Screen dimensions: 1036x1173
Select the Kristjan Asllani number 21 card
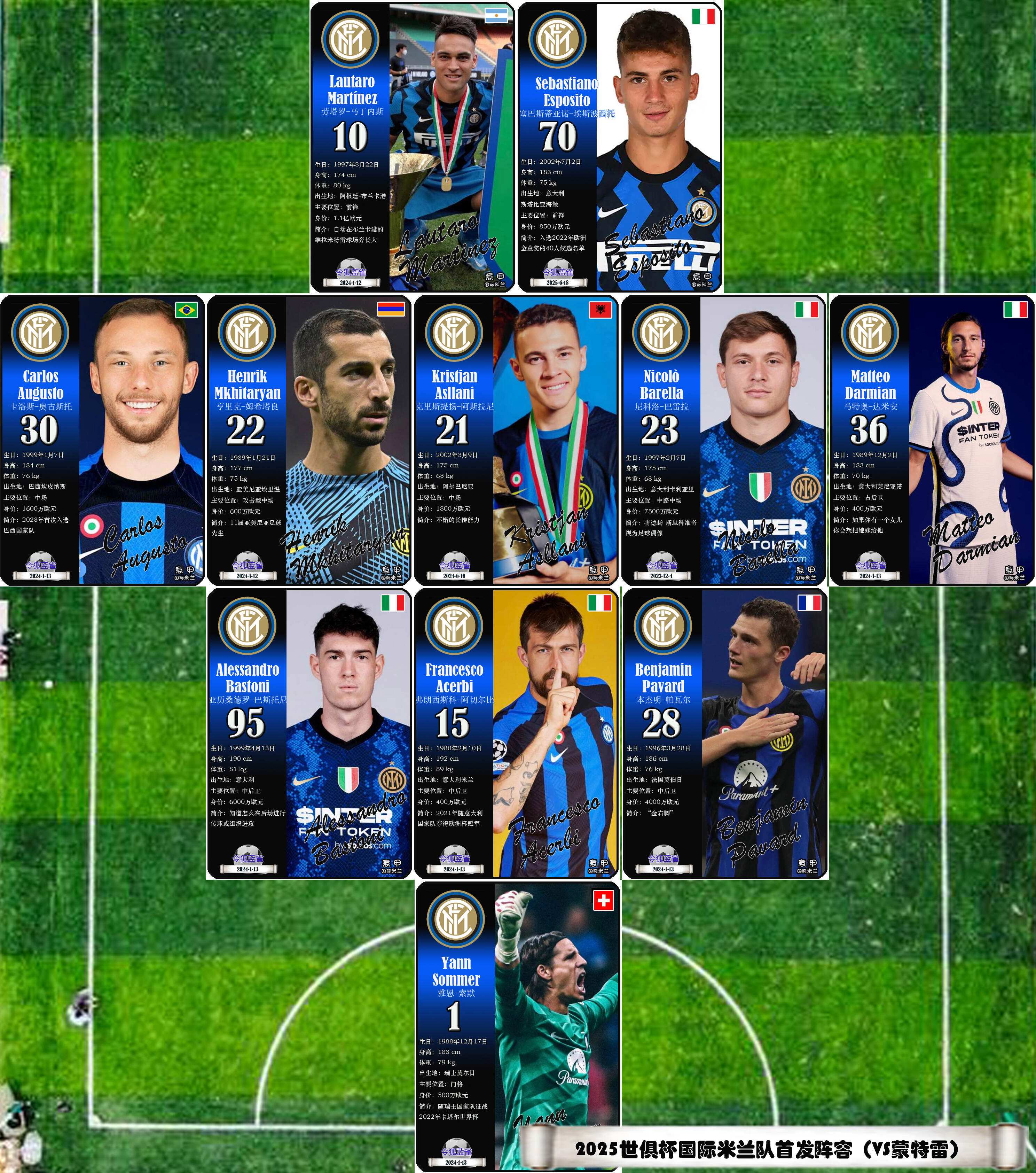(516, 440)
